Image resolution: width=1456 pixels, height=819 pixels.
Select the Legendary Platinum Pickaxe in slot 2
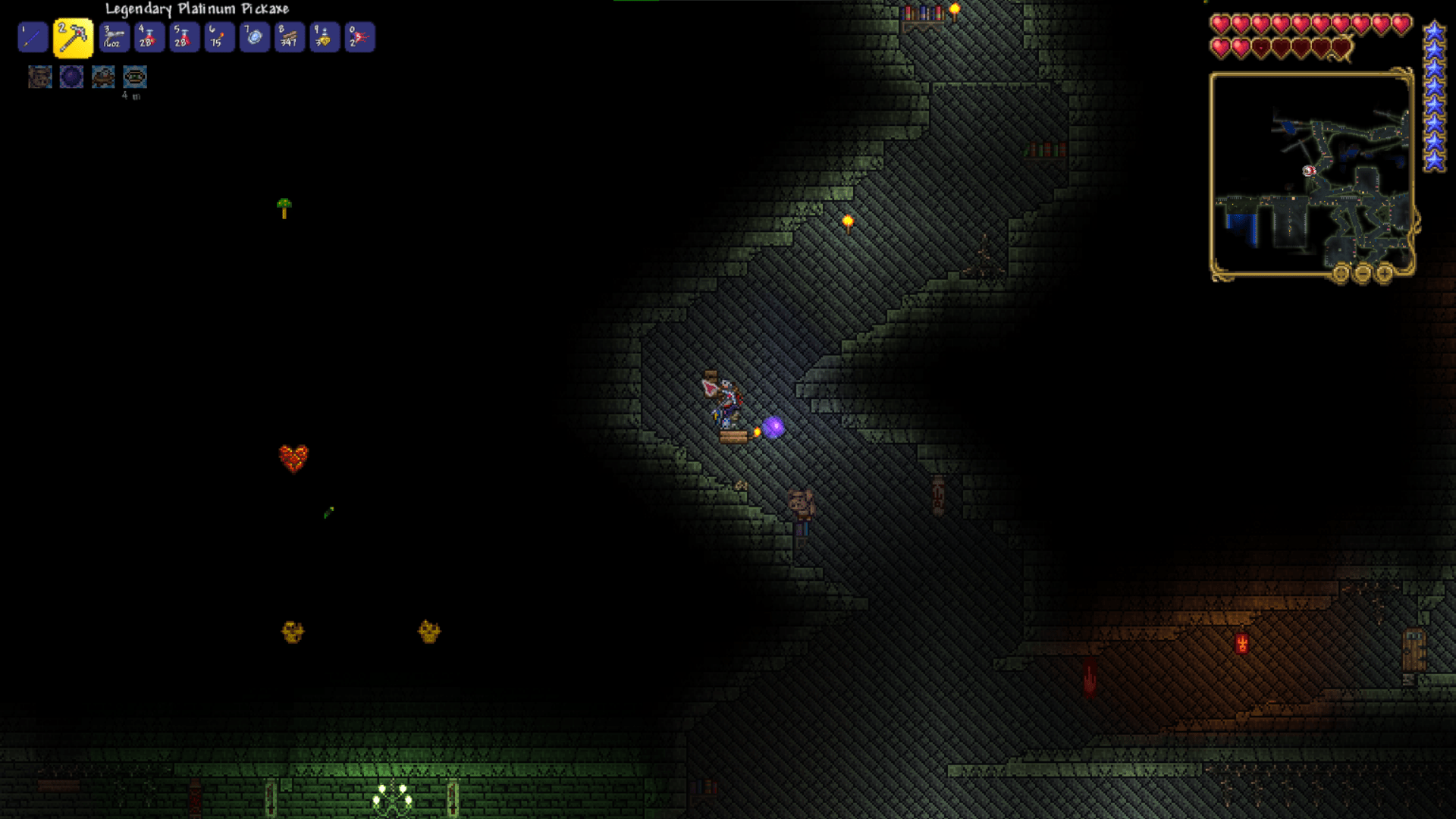pos(73,37)
